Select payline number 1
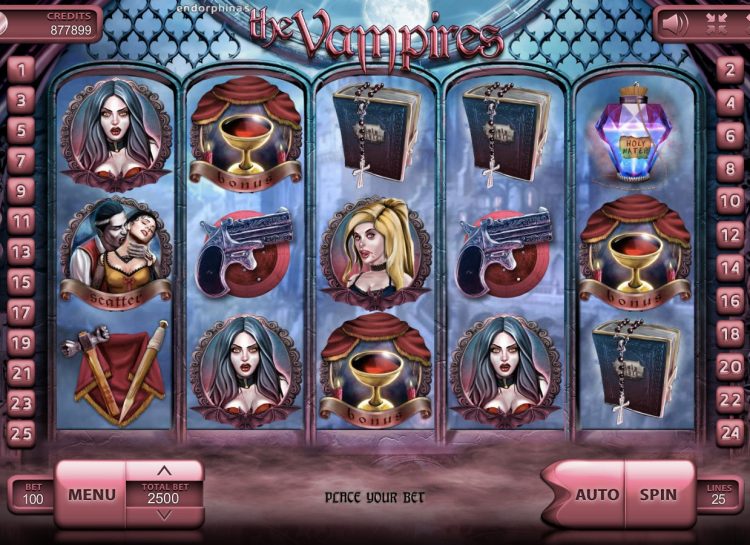Image resolution: width=750 pixels, height=545 pixels. point(21,69)
